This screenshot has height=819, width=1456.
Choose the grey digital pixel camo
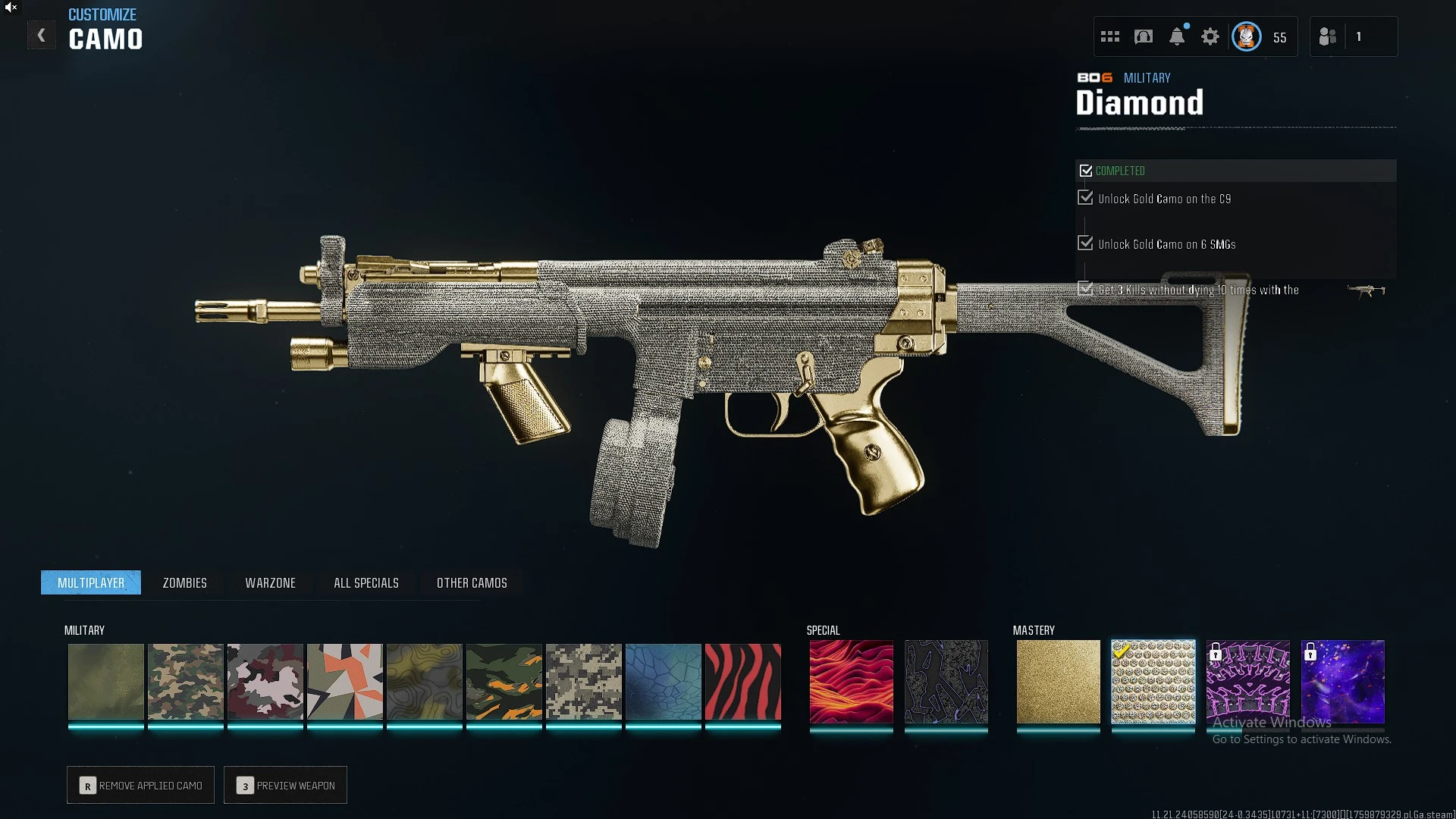583,681
